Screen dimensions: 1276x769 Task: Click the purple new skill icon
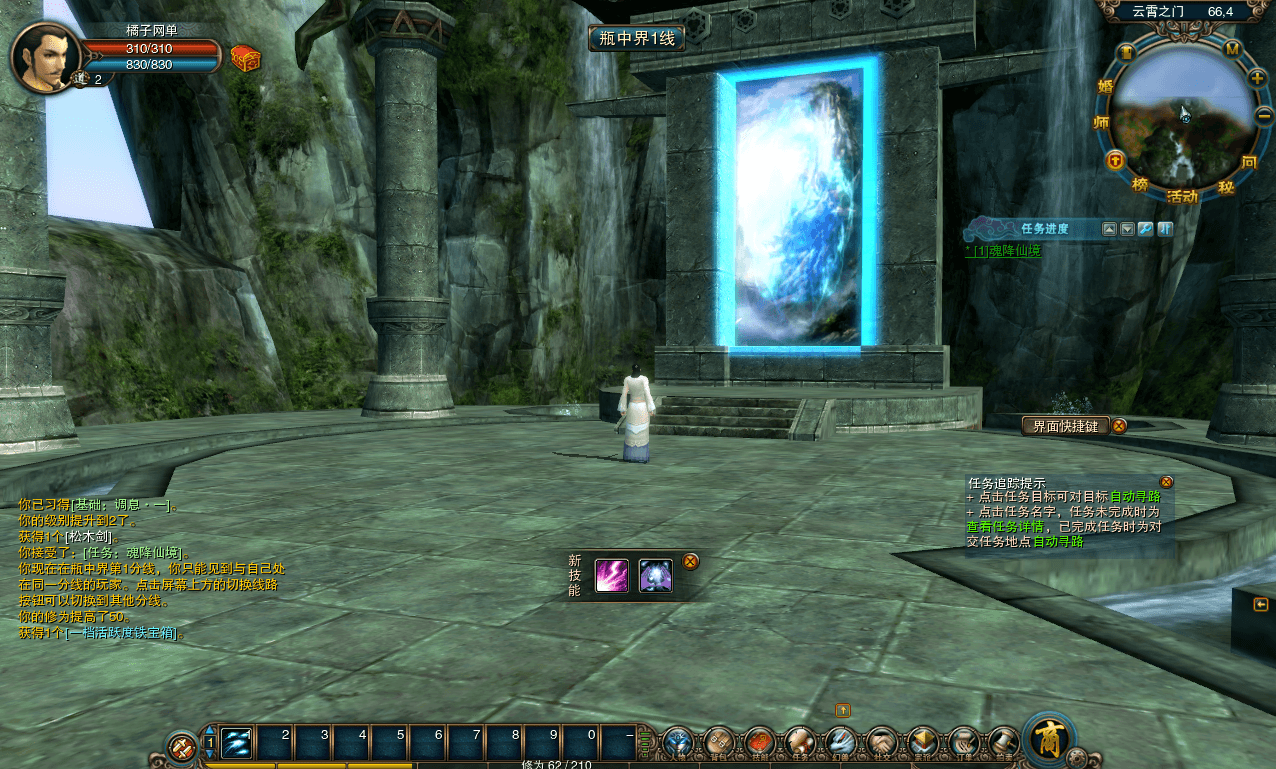click(612, 576)
